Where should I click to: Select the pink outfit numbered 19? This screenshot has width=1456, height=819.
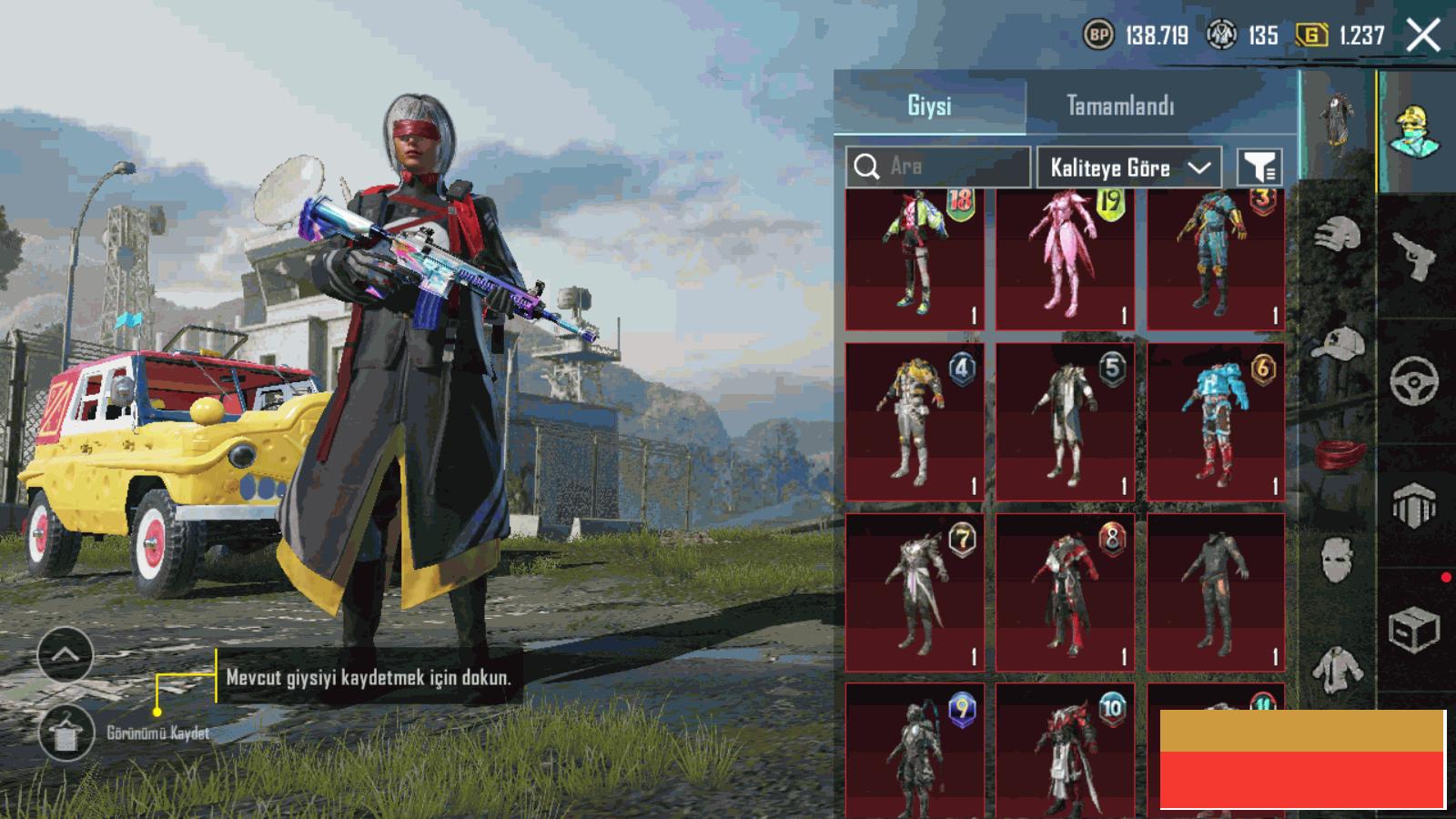click(1065, 258)
